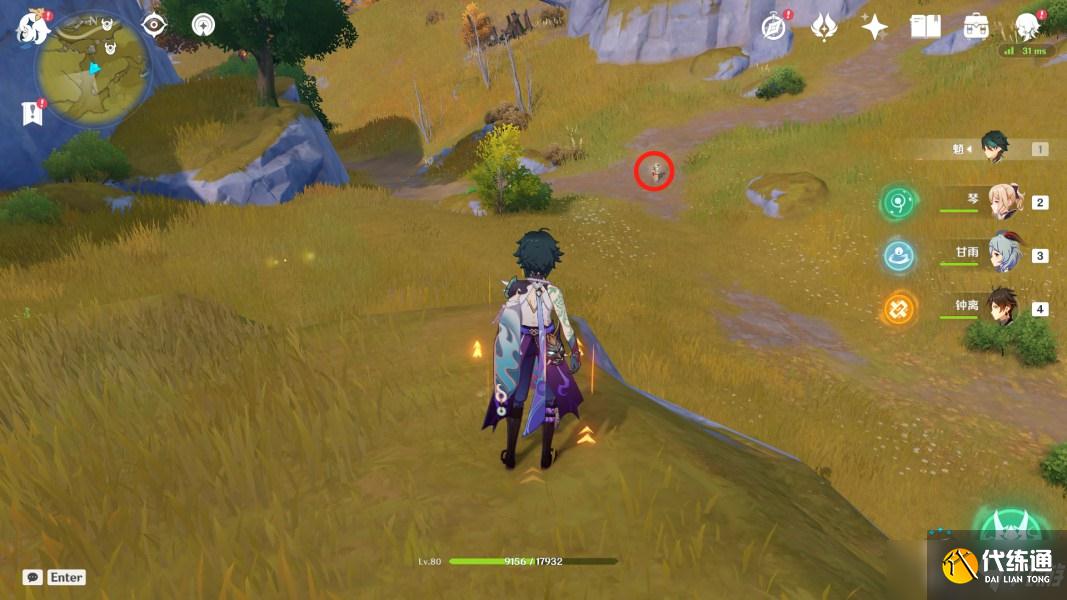
Task: Open the backpack inventory
Action: 976,27
